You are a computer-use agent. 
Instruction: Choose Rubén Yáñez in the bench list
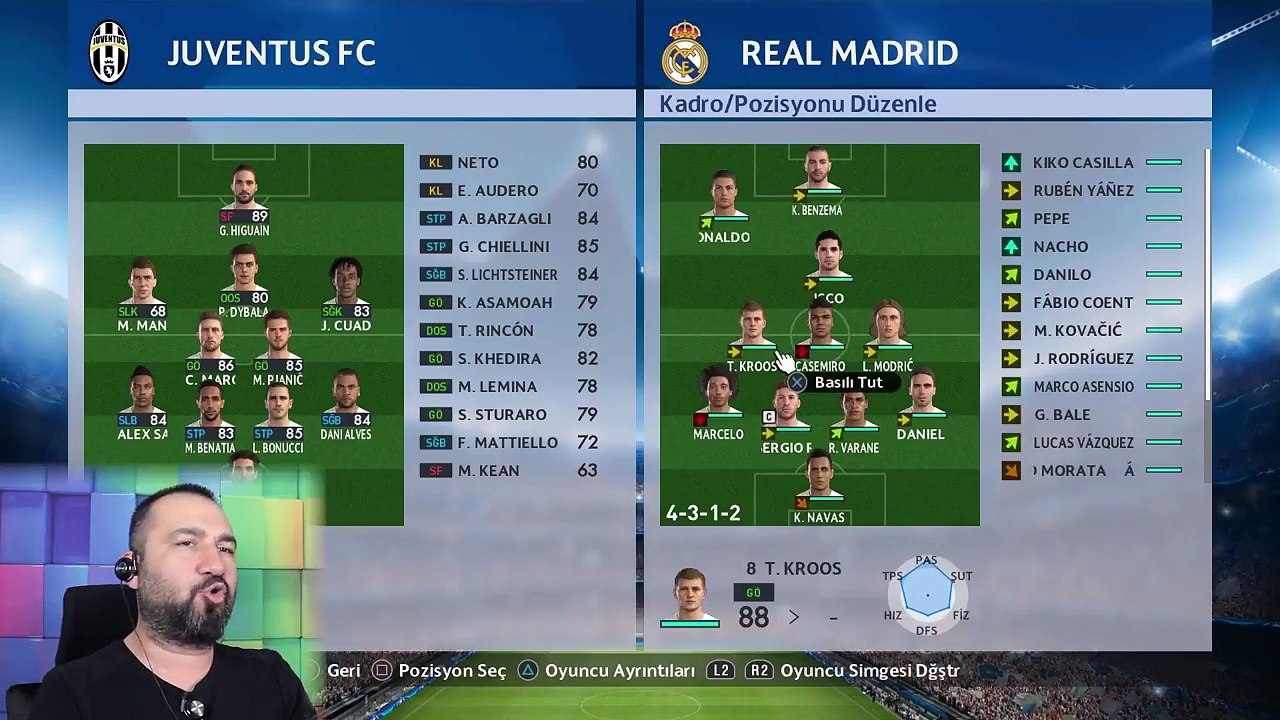pos(1083,191)
